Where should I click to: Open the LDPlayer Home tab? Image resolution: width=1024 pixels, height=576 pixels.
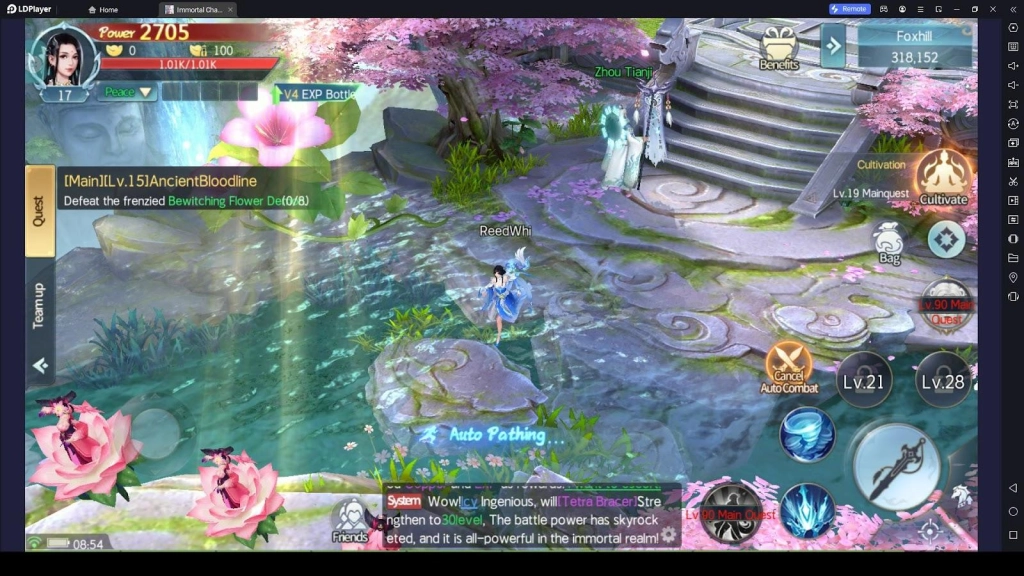[103, 9]
